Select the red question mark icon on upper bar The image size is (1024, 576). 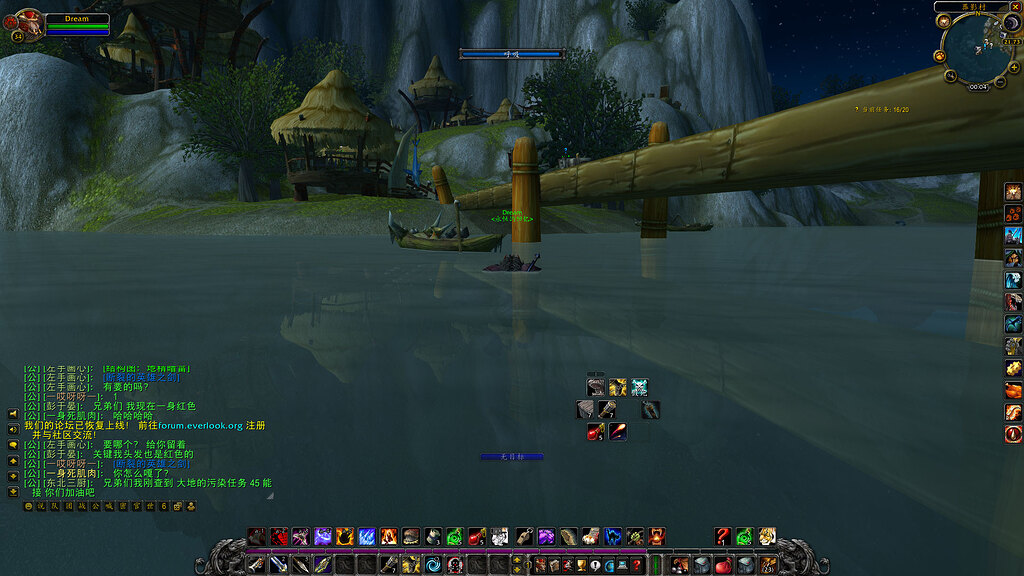723,536
